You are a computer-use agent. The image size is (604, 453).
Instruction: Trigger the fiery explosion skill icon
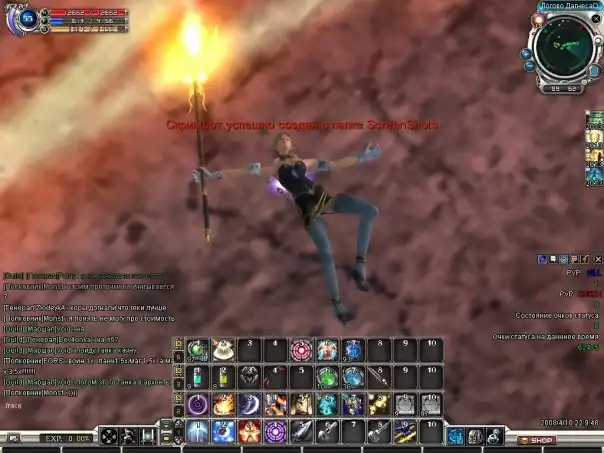tap(224, 404)
